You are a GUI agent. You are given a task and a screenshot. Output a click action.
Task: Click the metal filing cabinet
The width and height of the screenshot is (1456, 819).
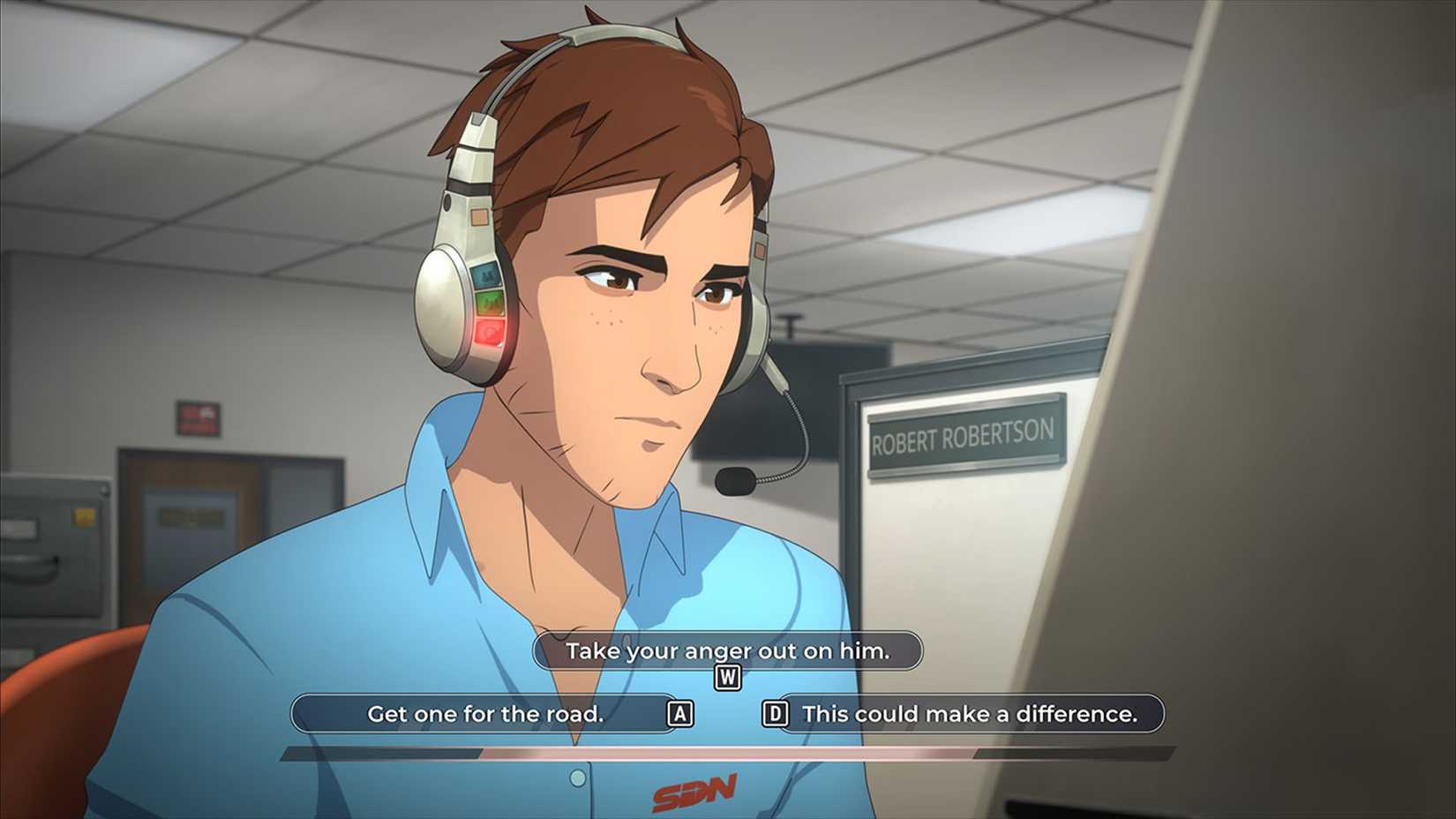pos(53,565)
